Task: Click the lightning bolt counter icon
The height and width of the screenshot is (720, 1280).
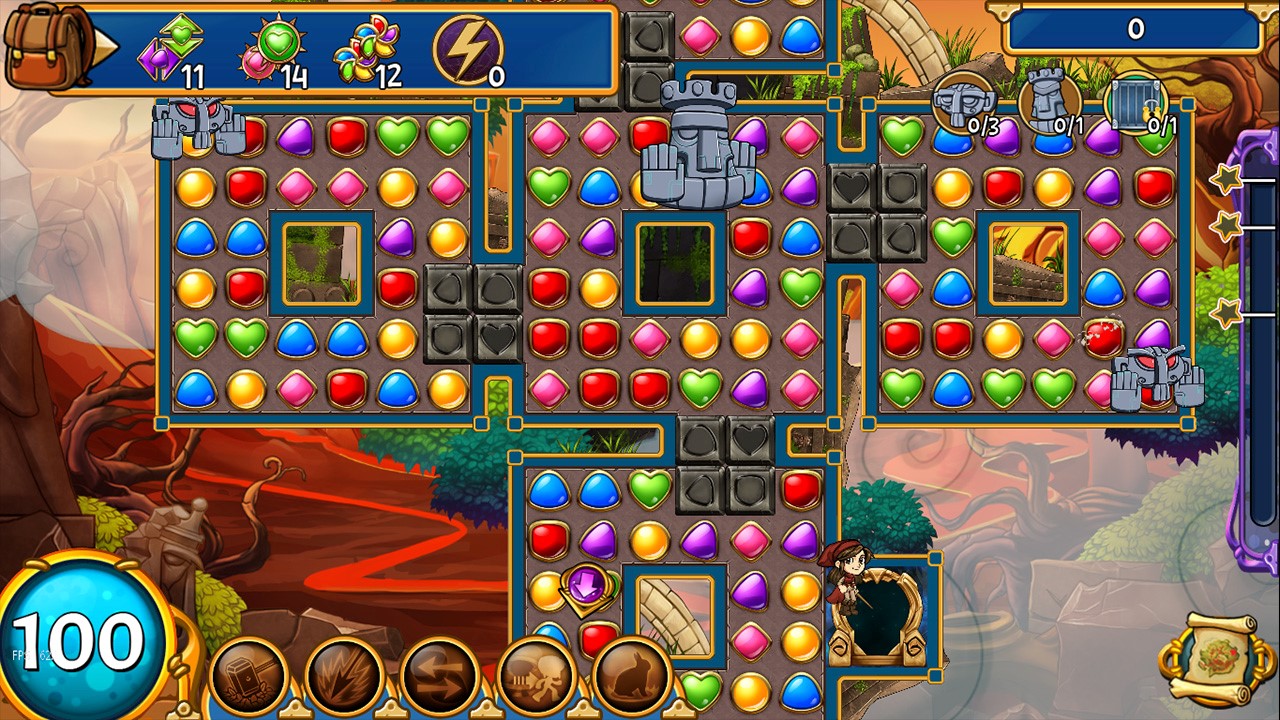Action: coord(466,46)
